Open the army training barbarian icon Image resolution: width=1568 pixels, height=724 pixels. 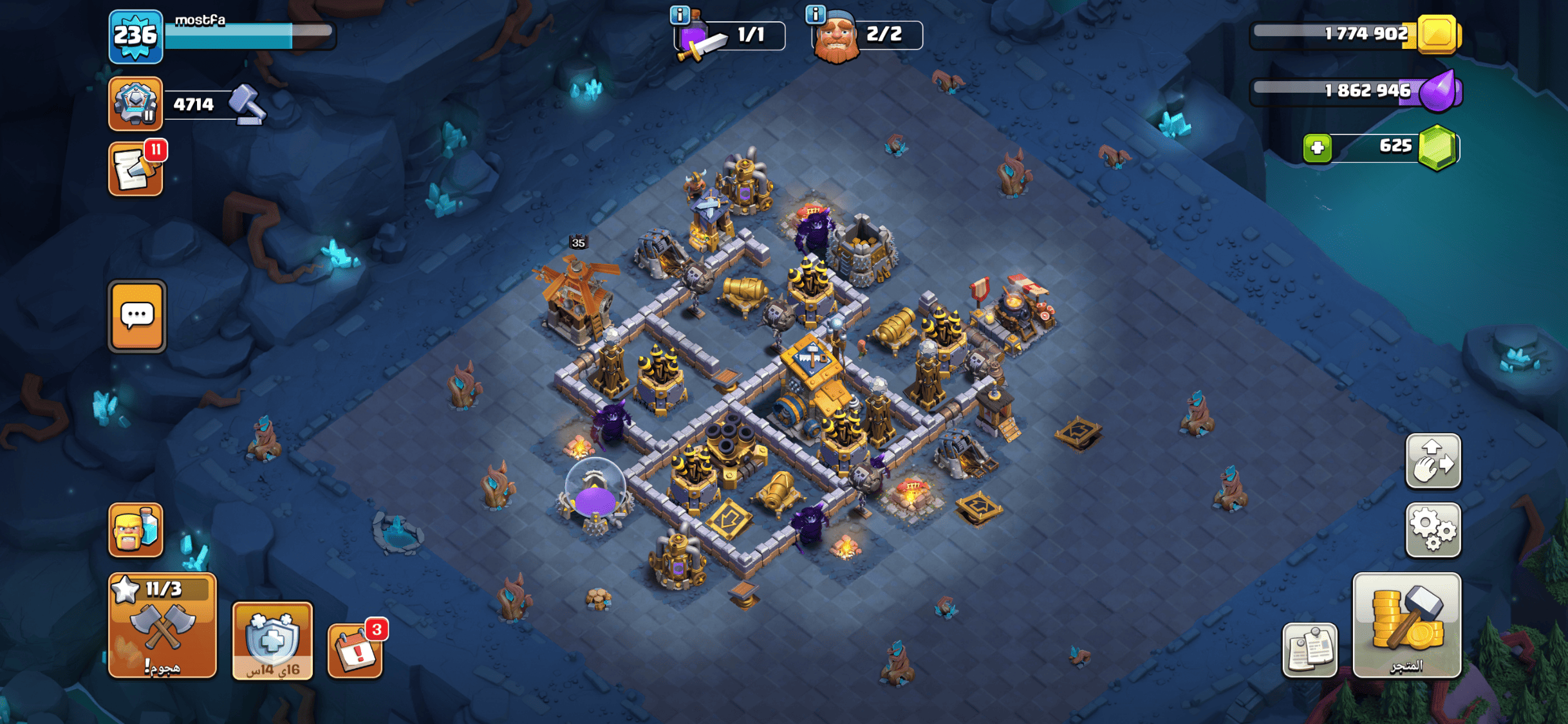(135, 530)
